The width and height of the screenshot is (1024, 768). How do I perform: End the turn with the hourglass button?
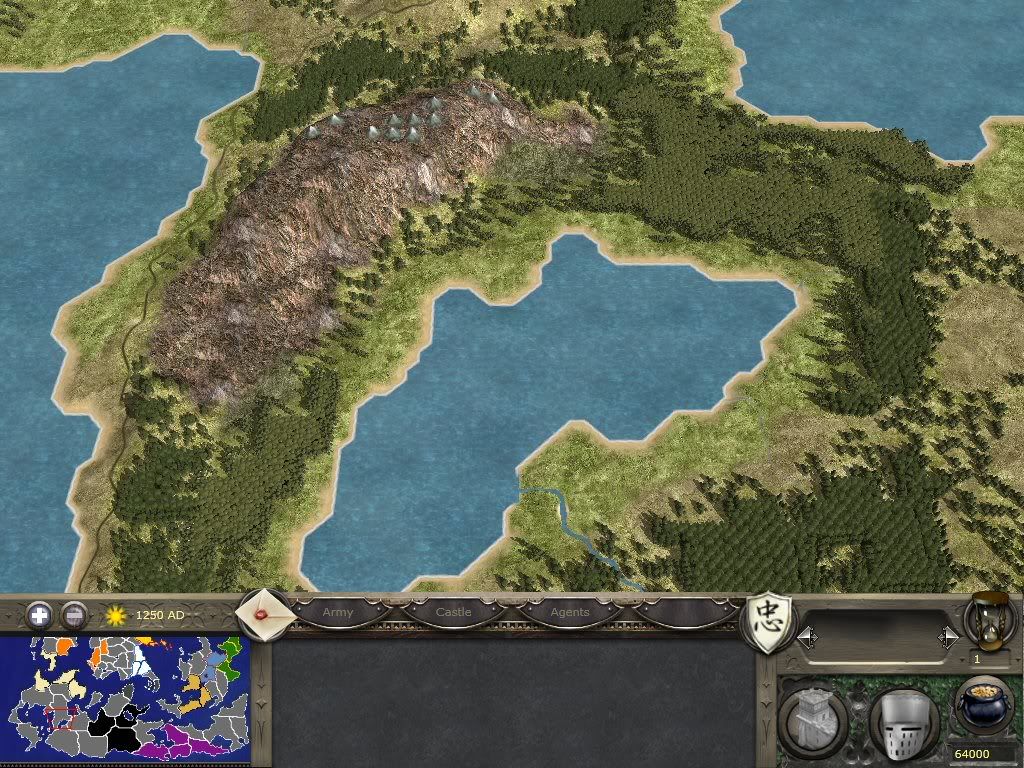pos(986,620)
